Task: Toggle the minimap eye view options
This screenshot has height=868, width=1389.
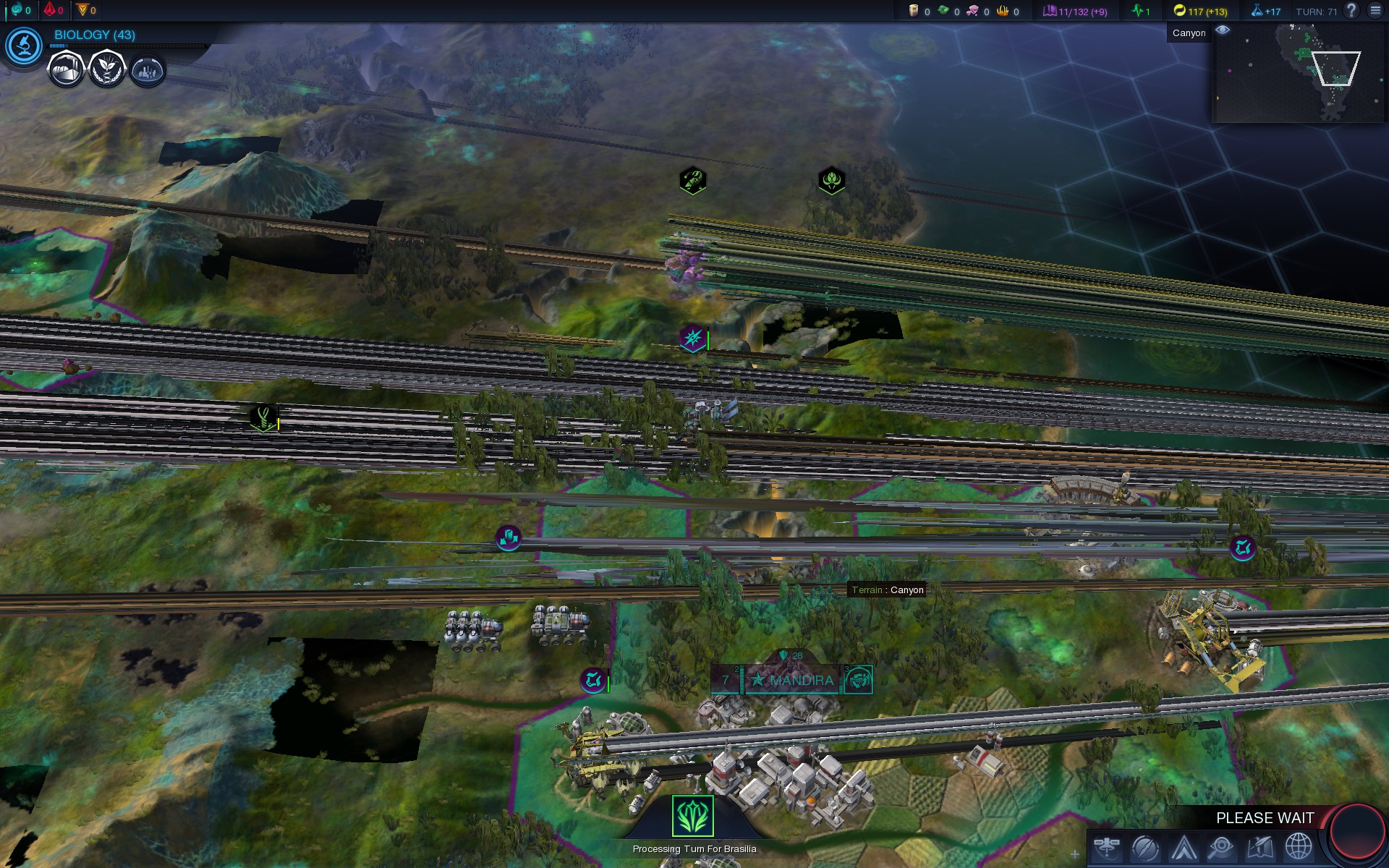Action: (x=1223, y=30)
